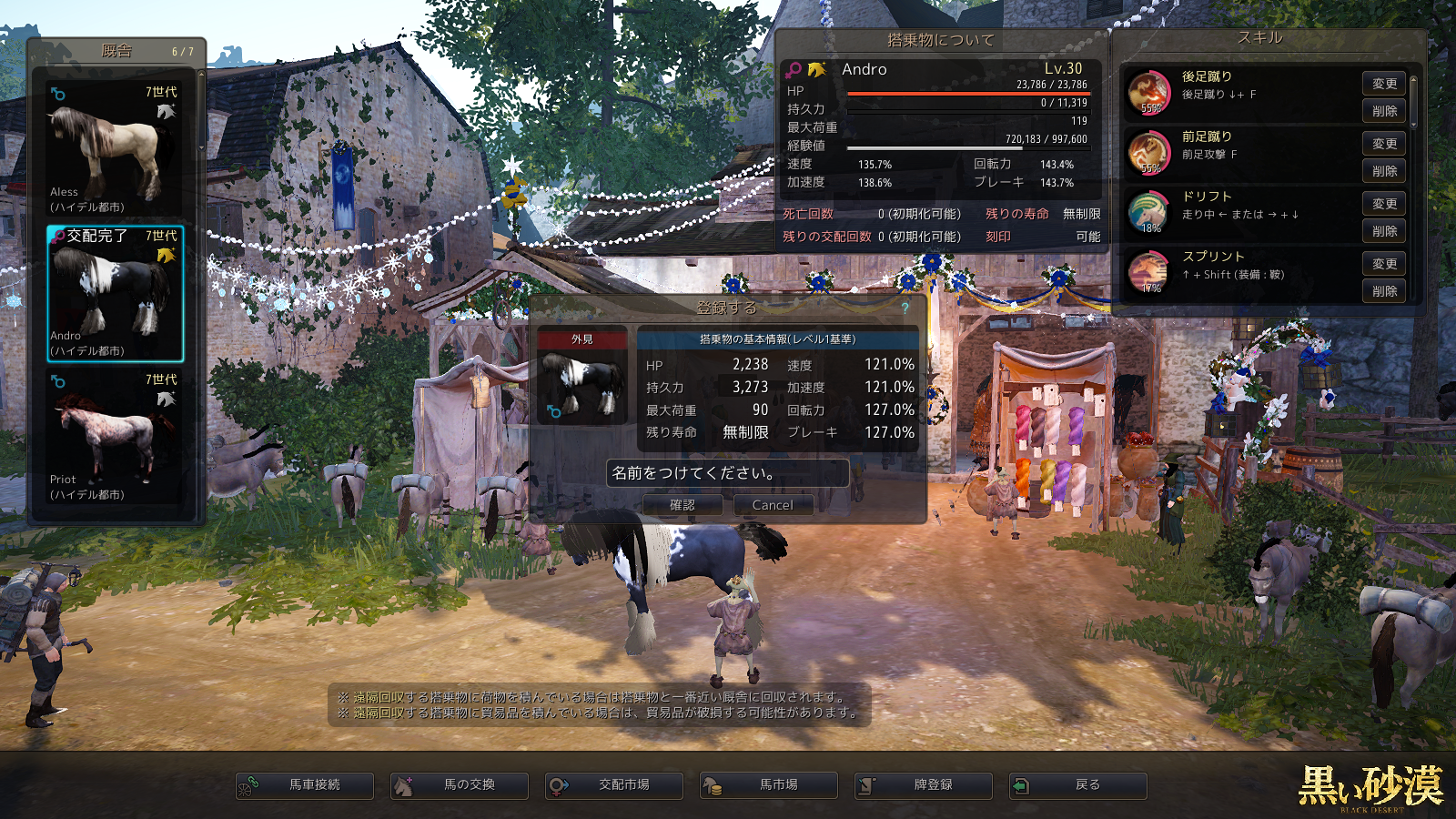
Task: Cancel the mount registration dialog
Action: click(773, 505)
